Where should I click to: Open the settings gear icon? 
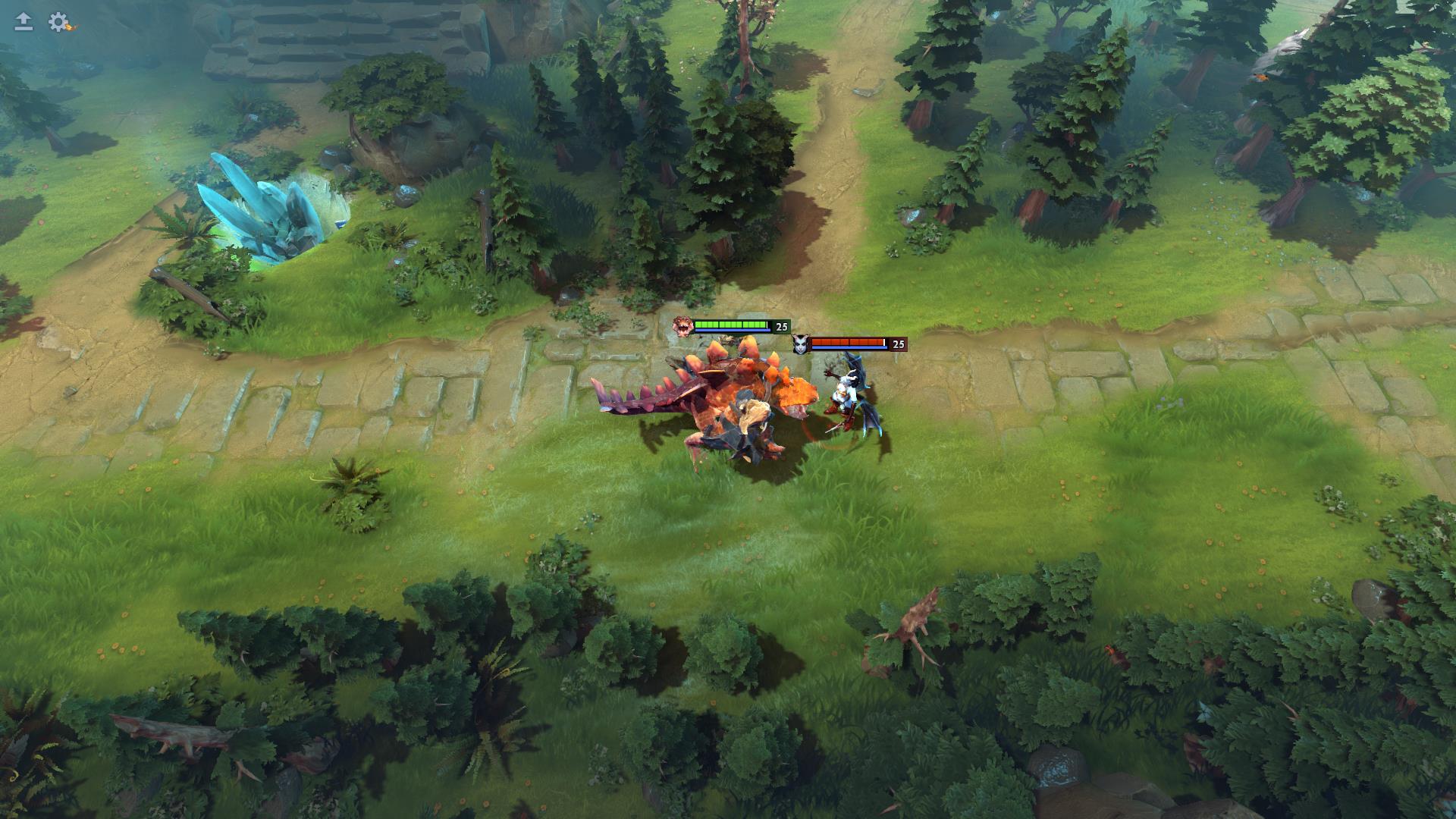tap(56, 20)
